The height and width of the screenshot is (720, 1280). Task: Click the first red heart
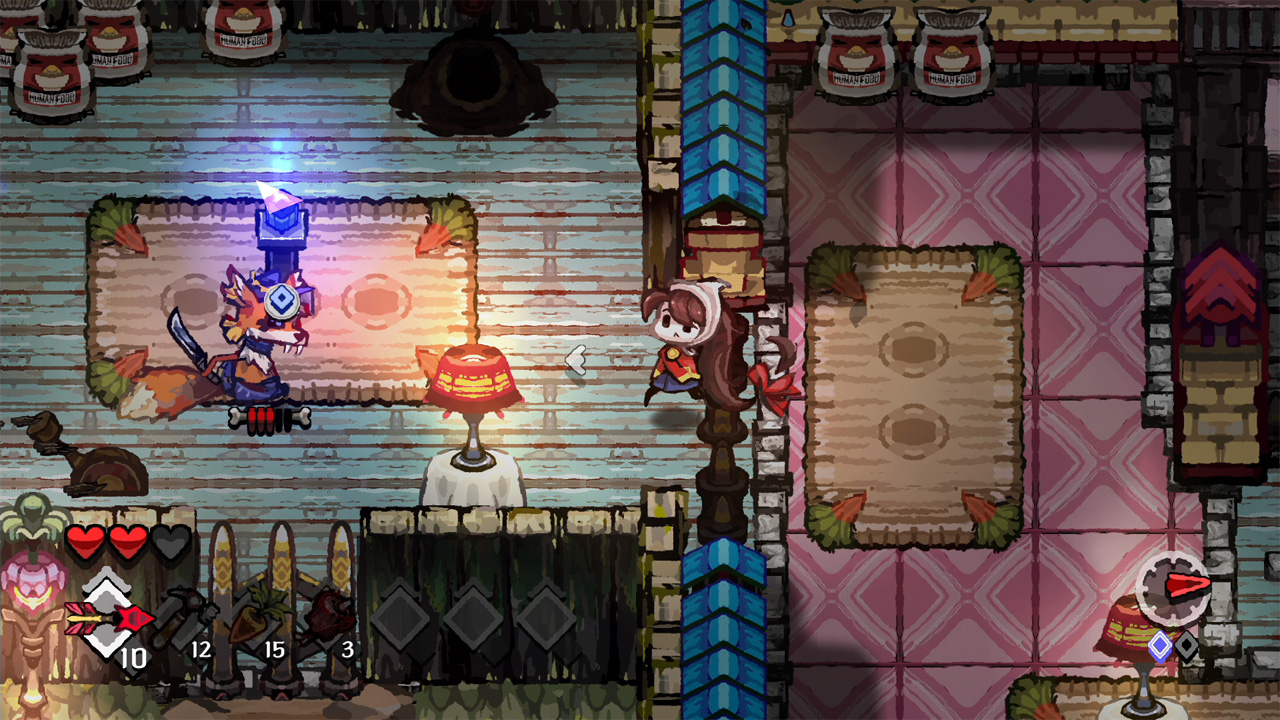[84, 540]
